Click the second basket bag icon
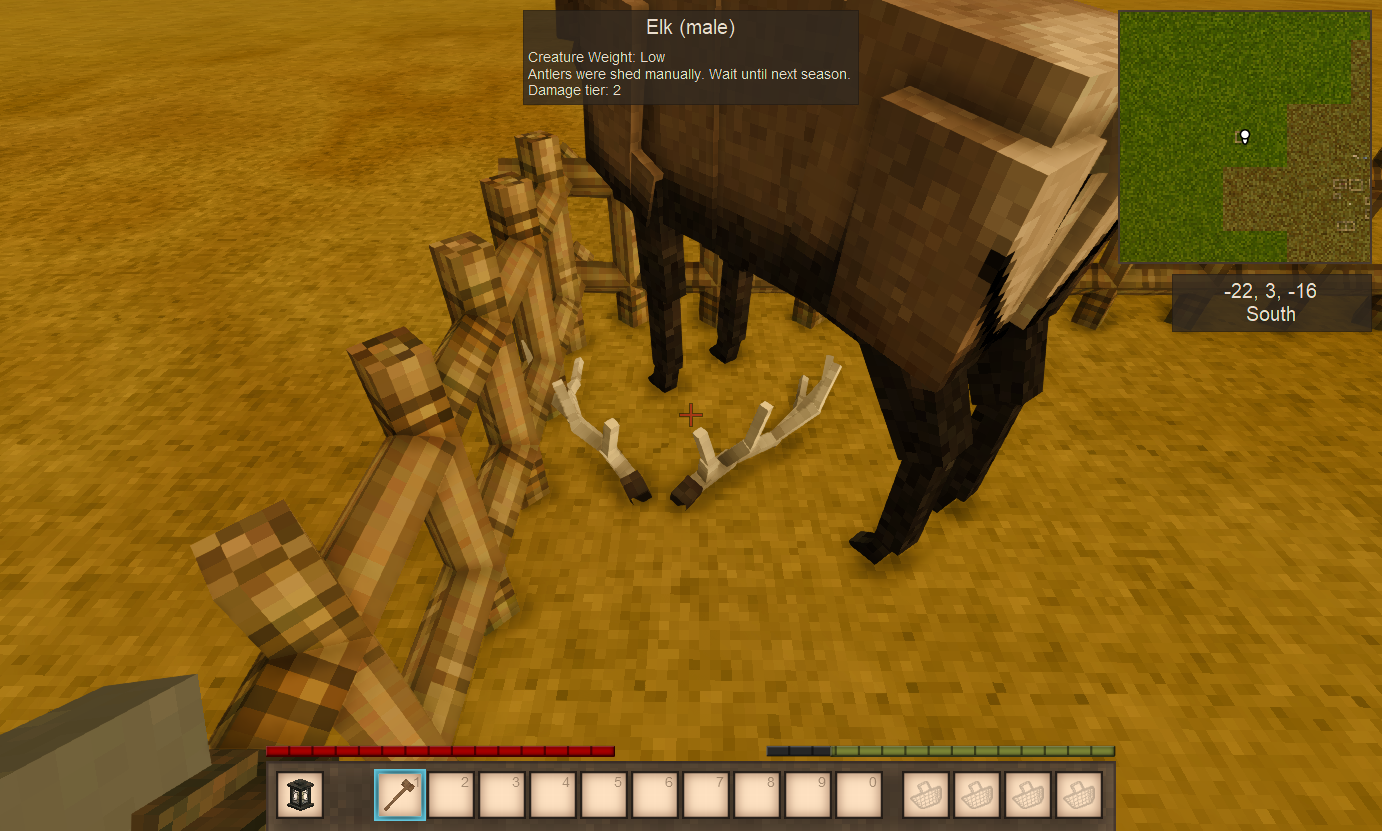 976,794
